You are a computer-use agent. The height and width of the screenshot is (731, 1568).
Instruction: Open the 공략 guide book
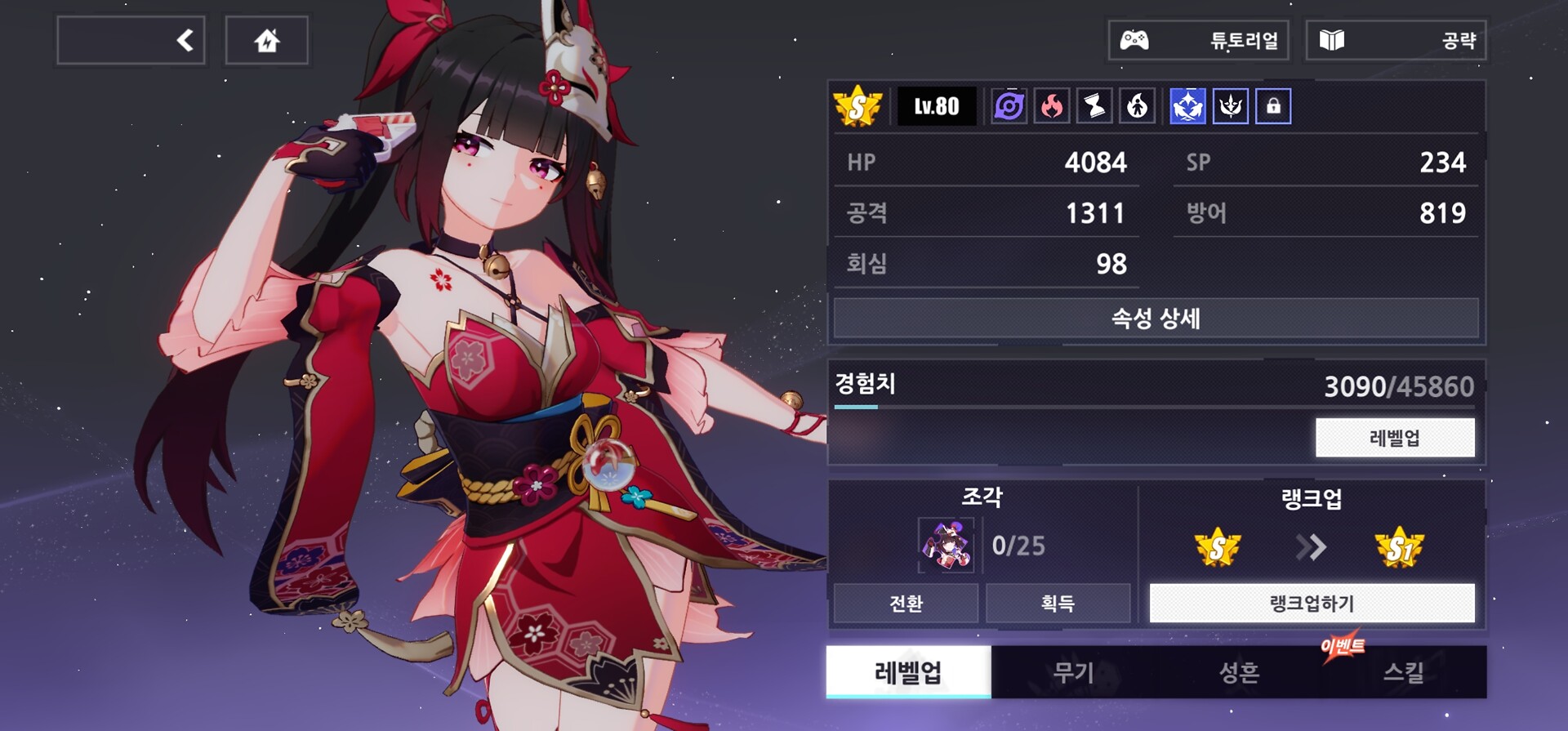pos(1396,40)
